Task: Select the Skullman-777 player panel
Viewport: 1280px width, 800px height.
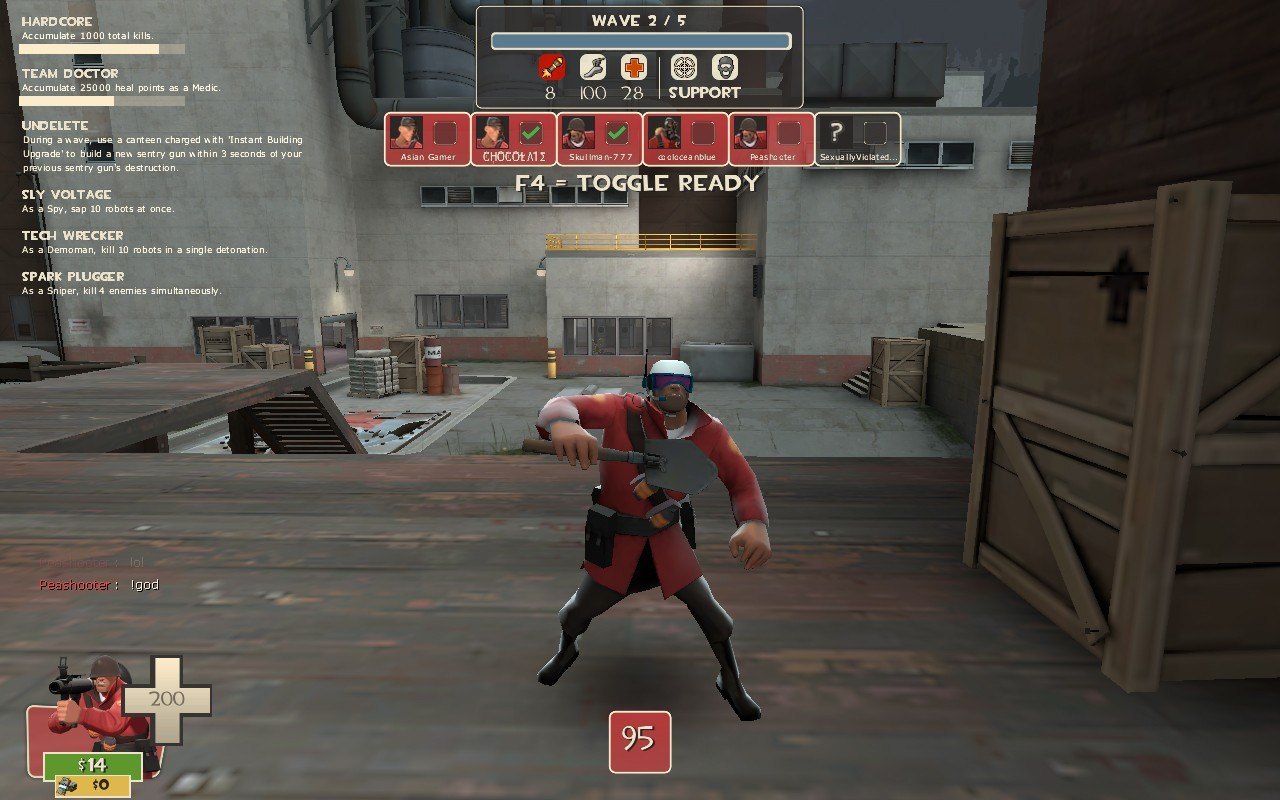Action: 600,139
